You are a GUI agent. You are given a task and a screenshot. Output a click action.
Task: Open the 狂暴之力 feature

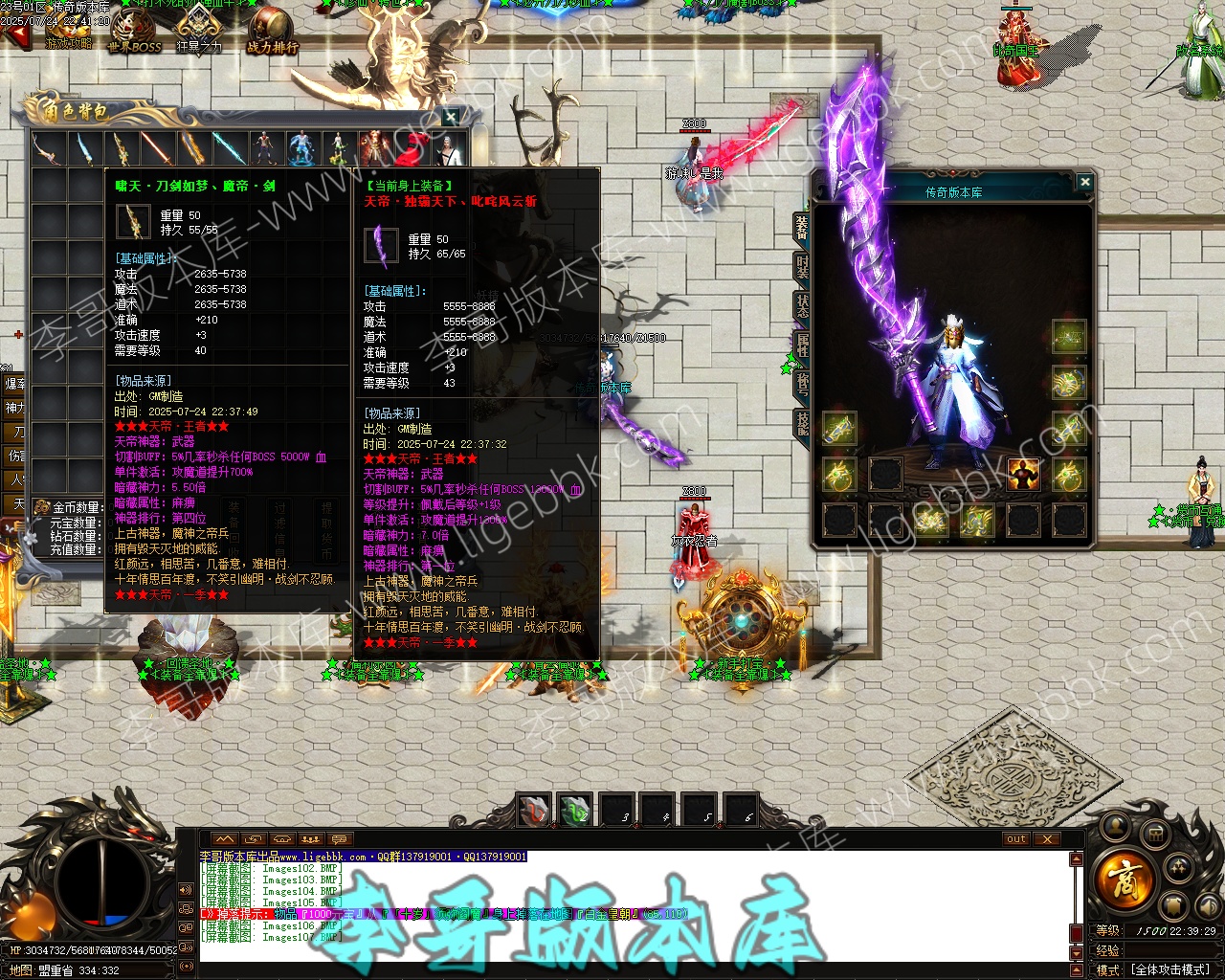click(199, 31)
